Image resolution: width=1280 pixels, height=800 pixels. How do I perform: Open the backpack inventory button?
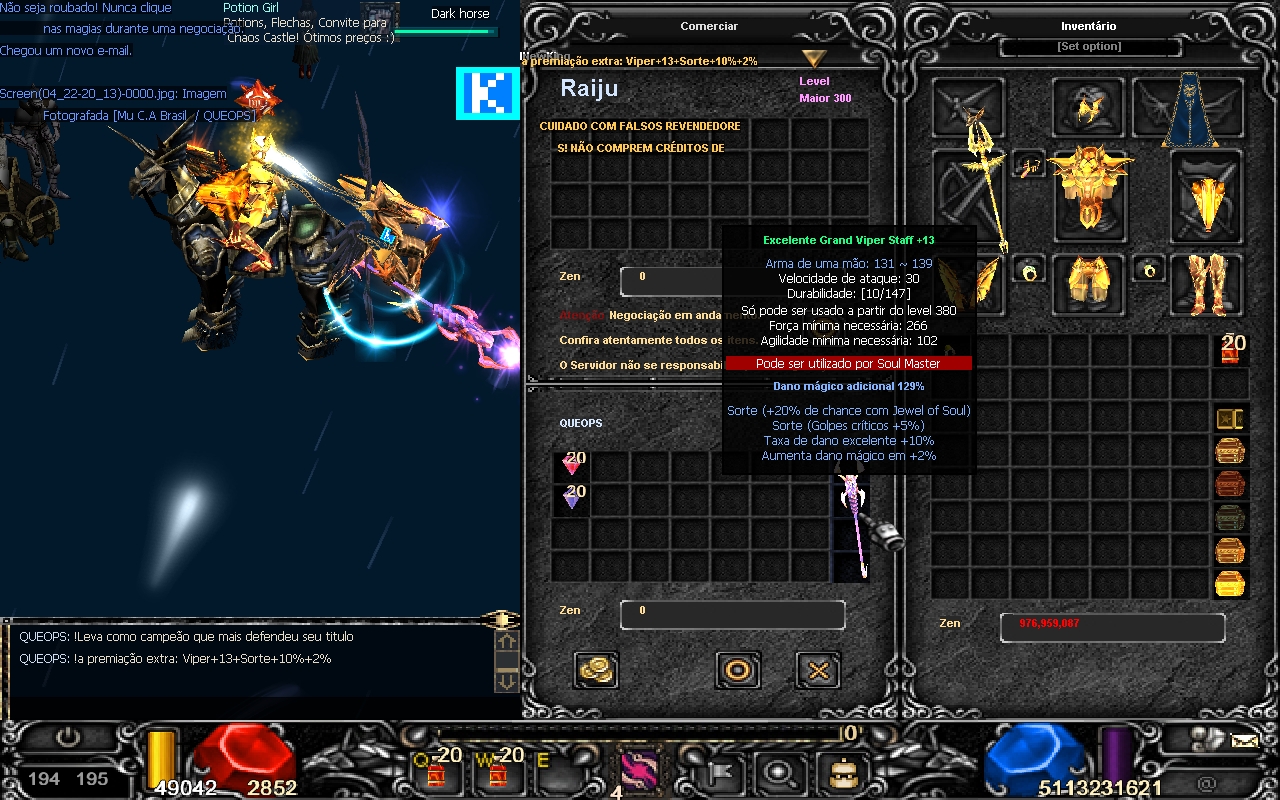pos(836,771)
